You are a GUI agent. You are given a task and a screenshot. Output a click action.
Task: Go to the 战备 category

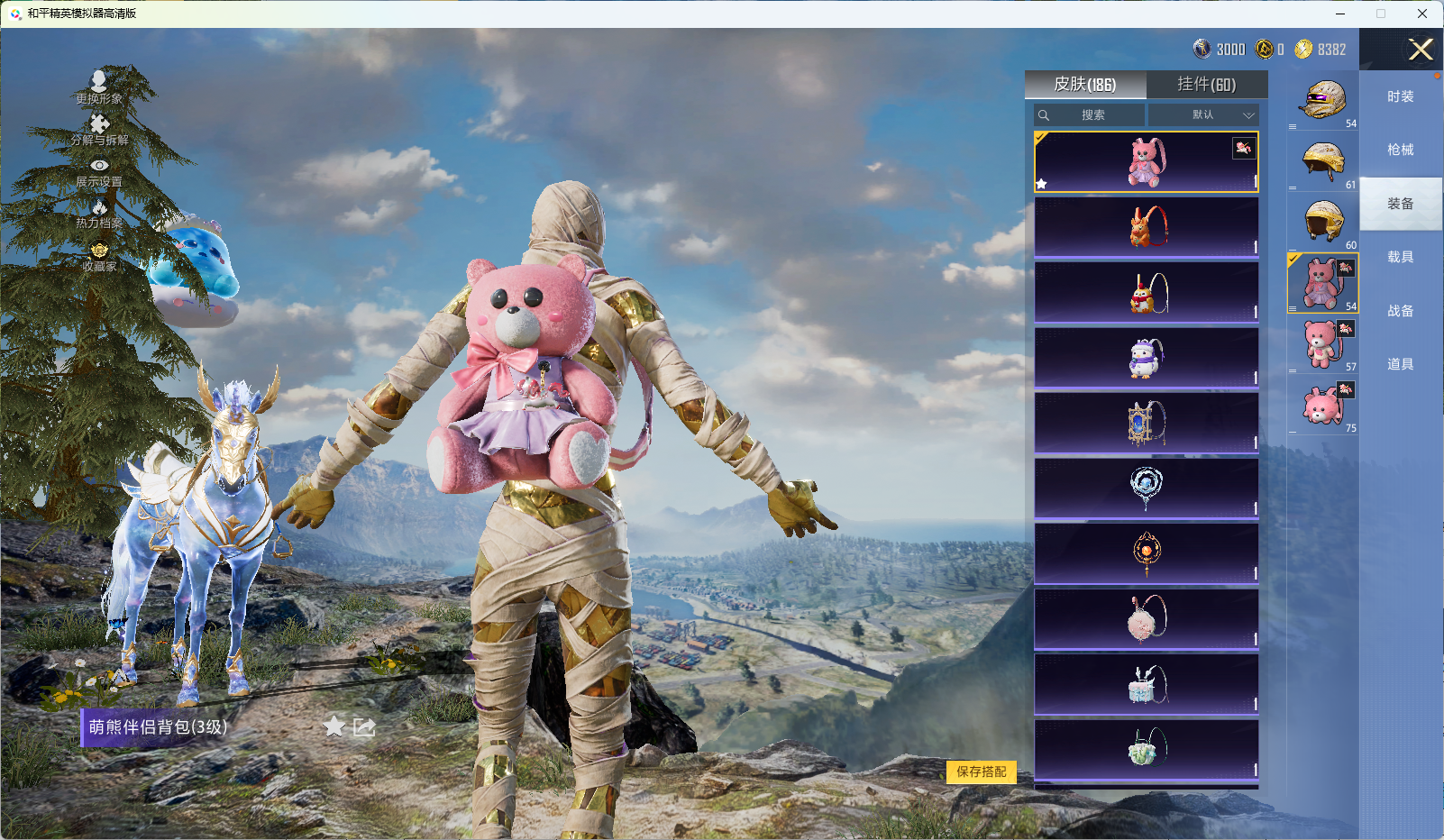point(1400,311)
